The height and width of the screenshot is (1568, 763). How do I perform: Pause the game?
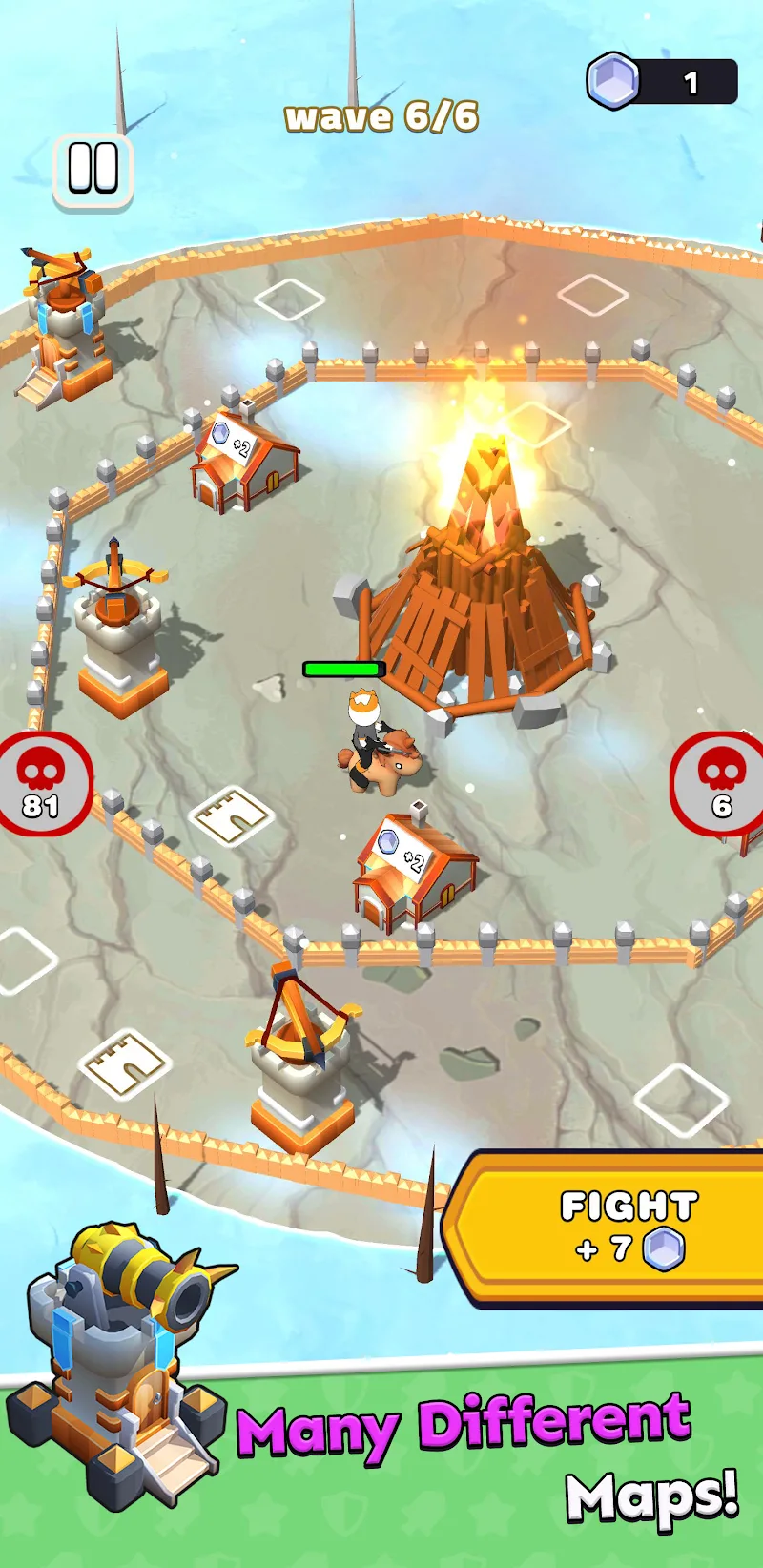93,170
